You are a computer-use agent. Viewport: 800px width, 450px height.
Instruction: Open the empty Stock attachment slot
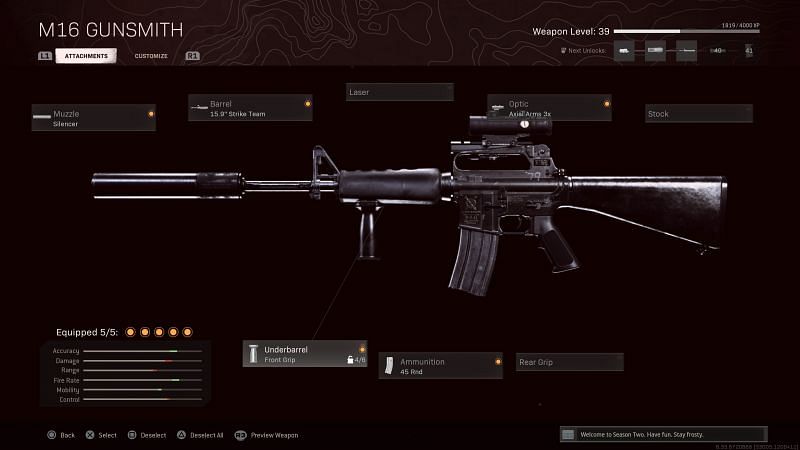[698, 114]
